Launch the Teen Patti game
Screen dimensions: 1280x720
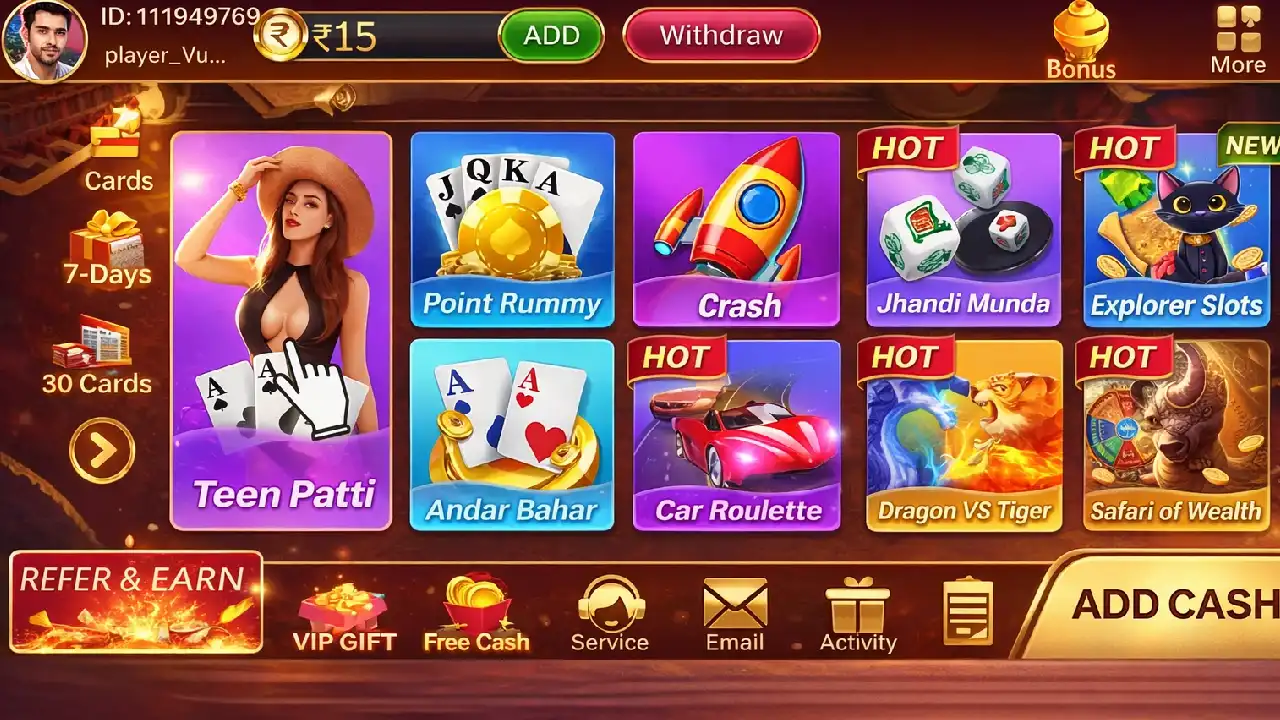point(281,330)
